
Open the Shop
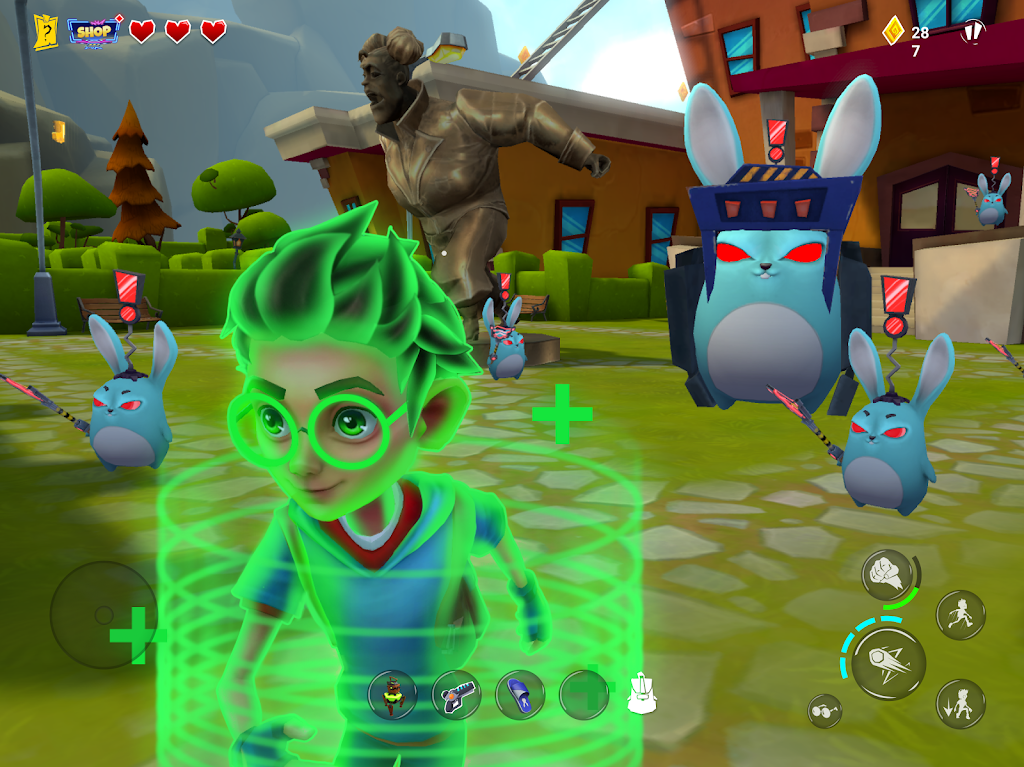tap(94, 31)
